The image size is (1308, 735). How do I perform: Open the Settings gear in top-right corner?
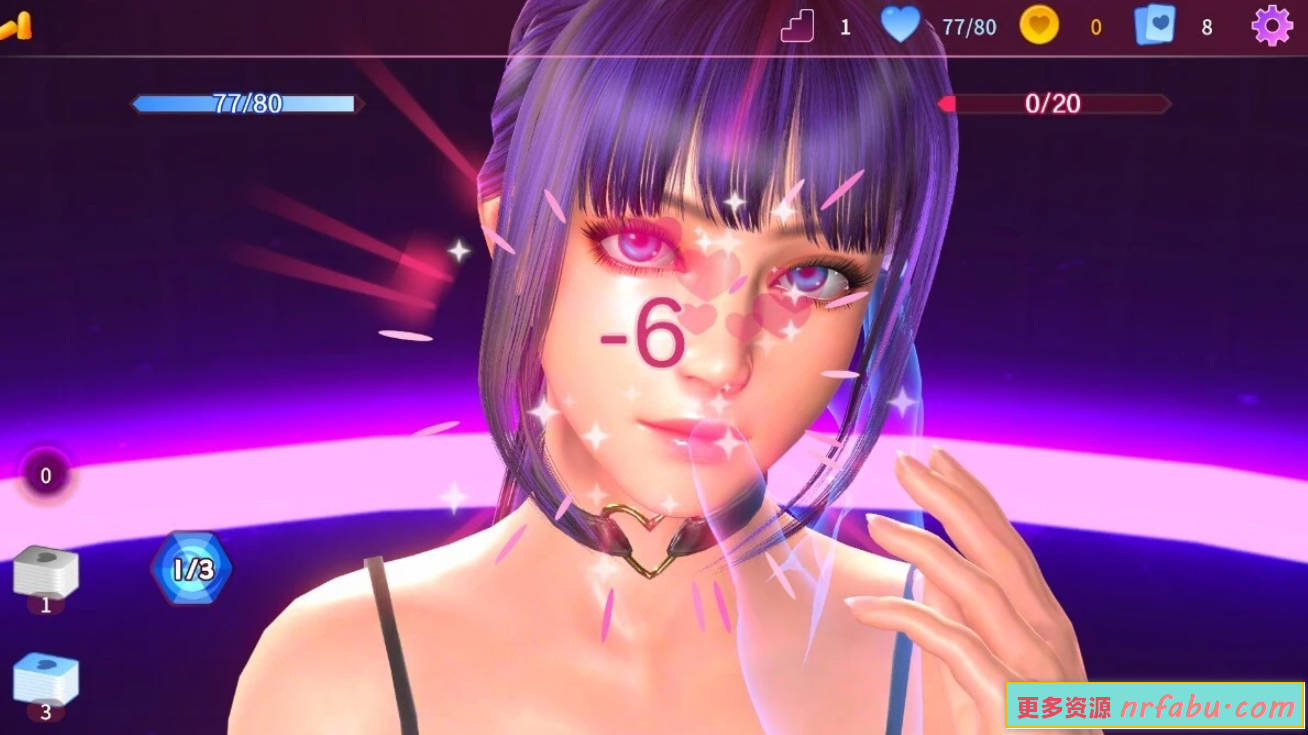(1270, 25)
